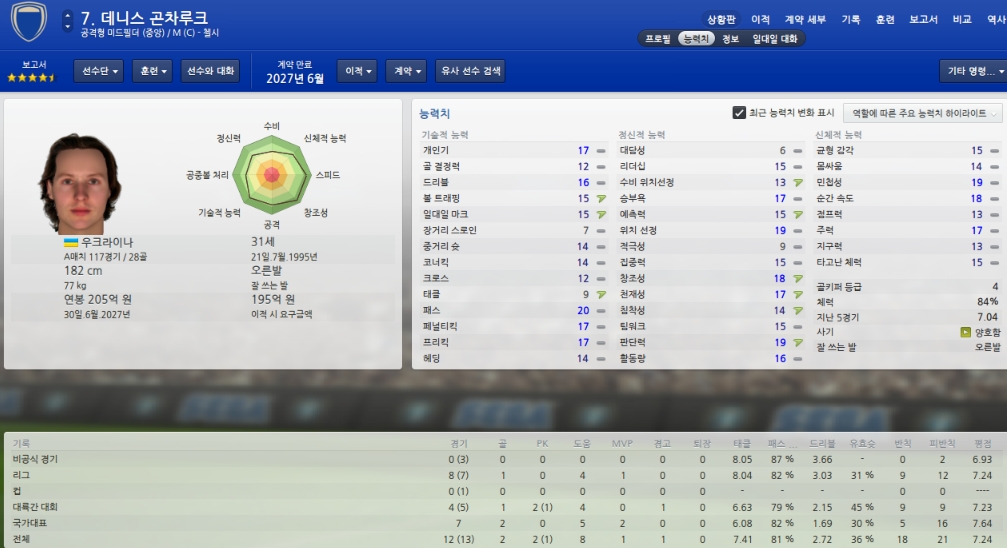Select the 프로필 sub-tab
Image resolution: width=1007 pixels, height=548 pixels.
[657, 39]
